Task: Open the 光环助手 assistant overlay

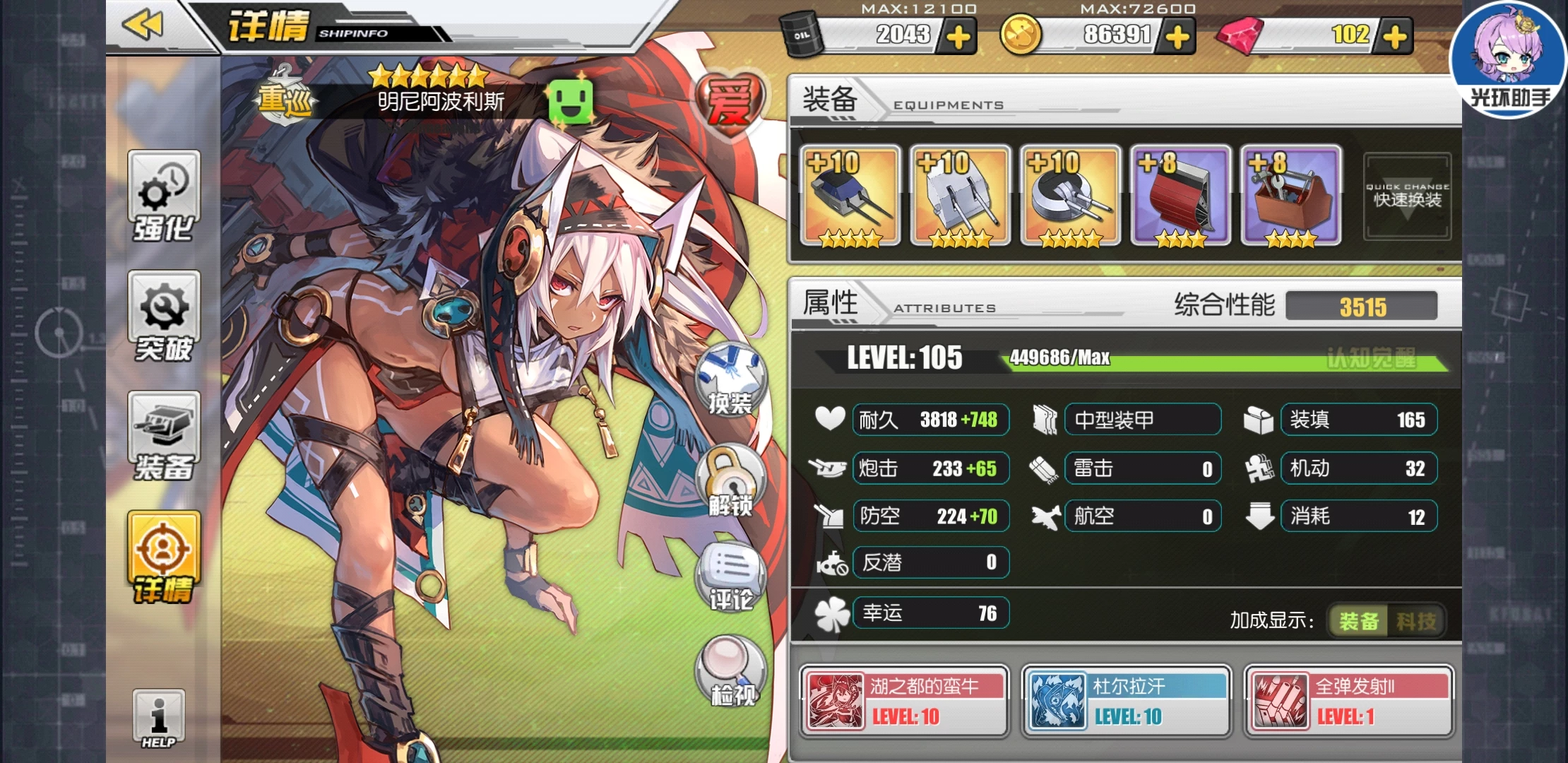Action: (1509, 59)
